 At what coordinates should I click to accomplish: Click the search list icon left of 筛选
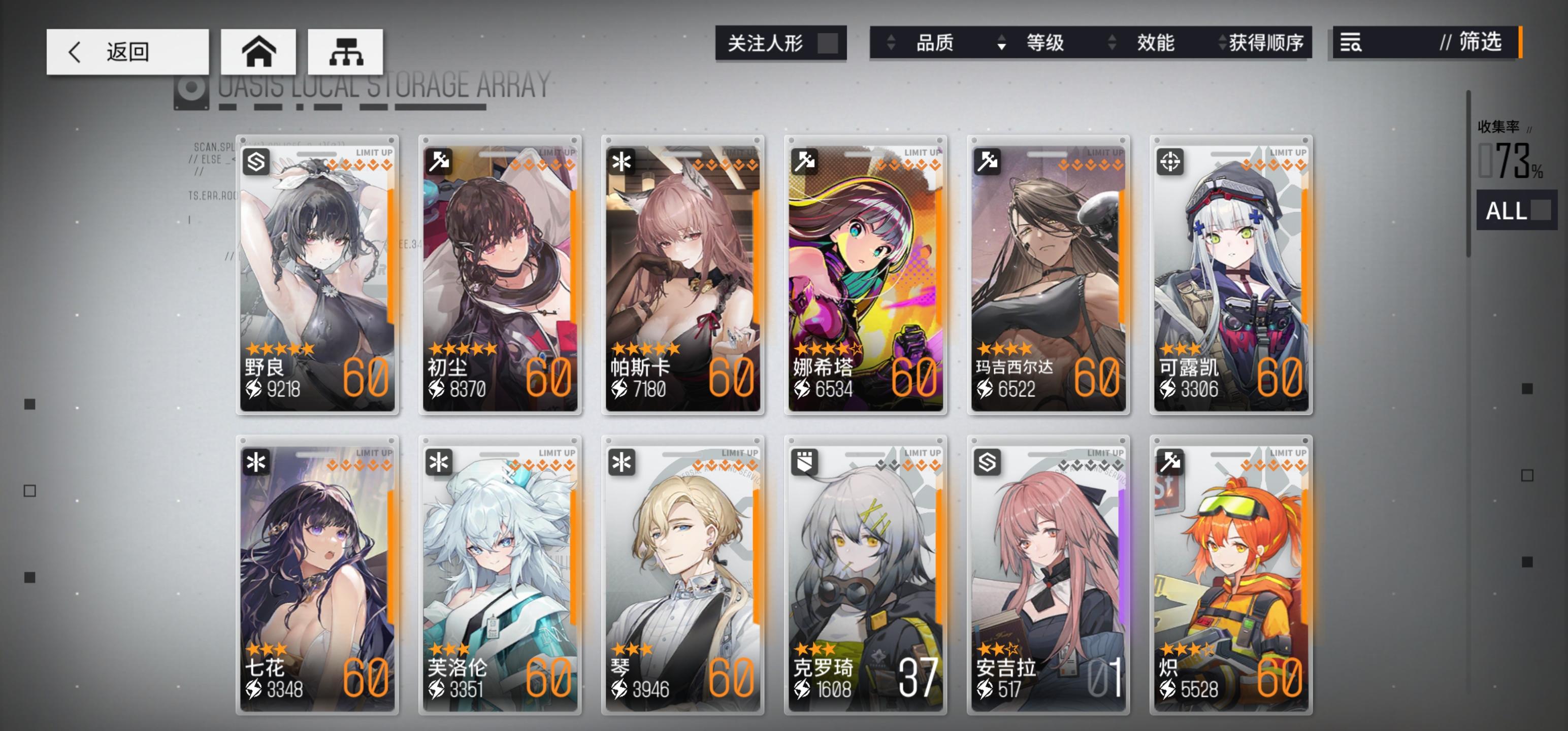click(x=1351, y=44)
